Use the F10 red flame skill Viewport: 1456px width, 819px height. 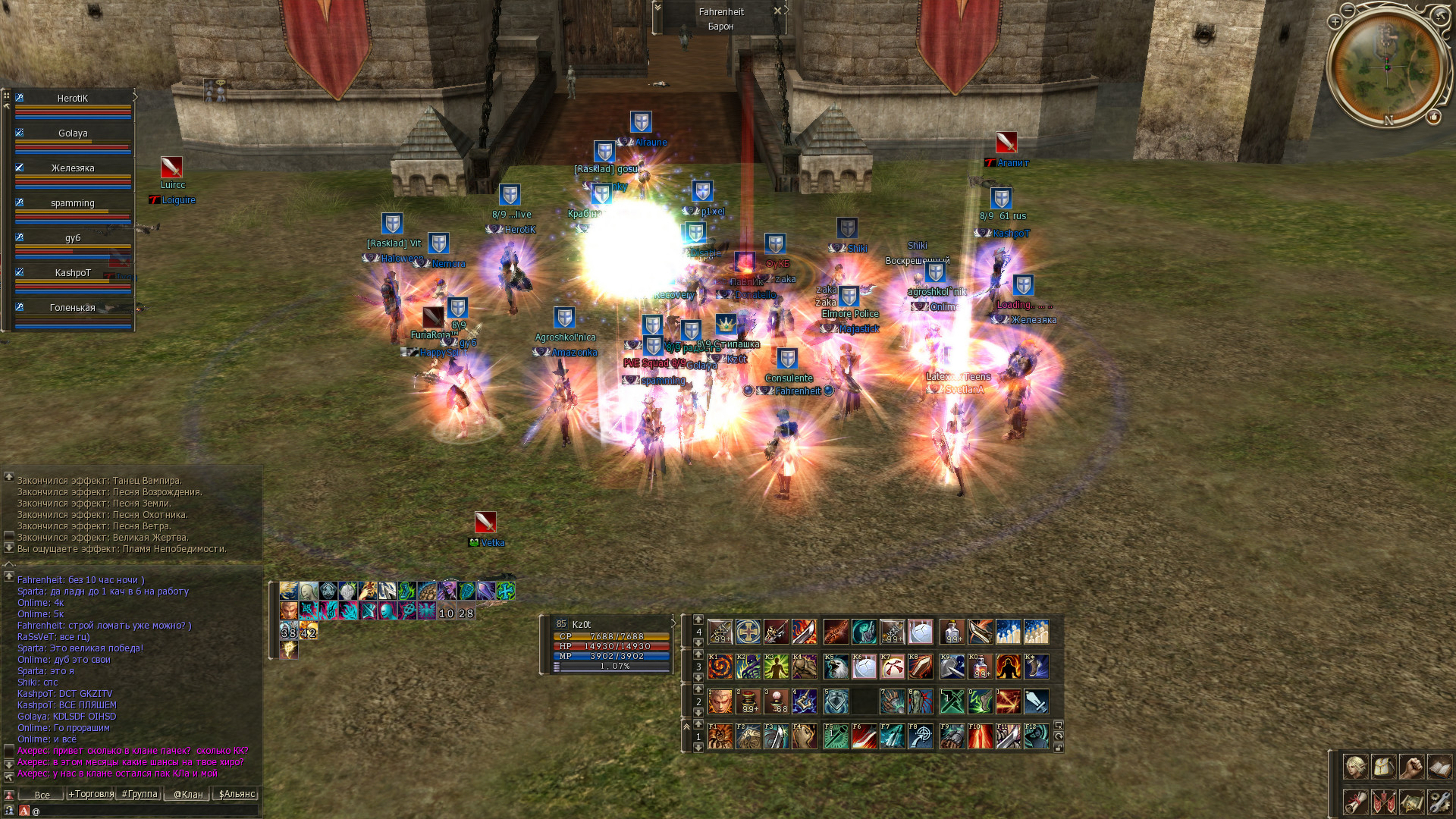[980, 736]
